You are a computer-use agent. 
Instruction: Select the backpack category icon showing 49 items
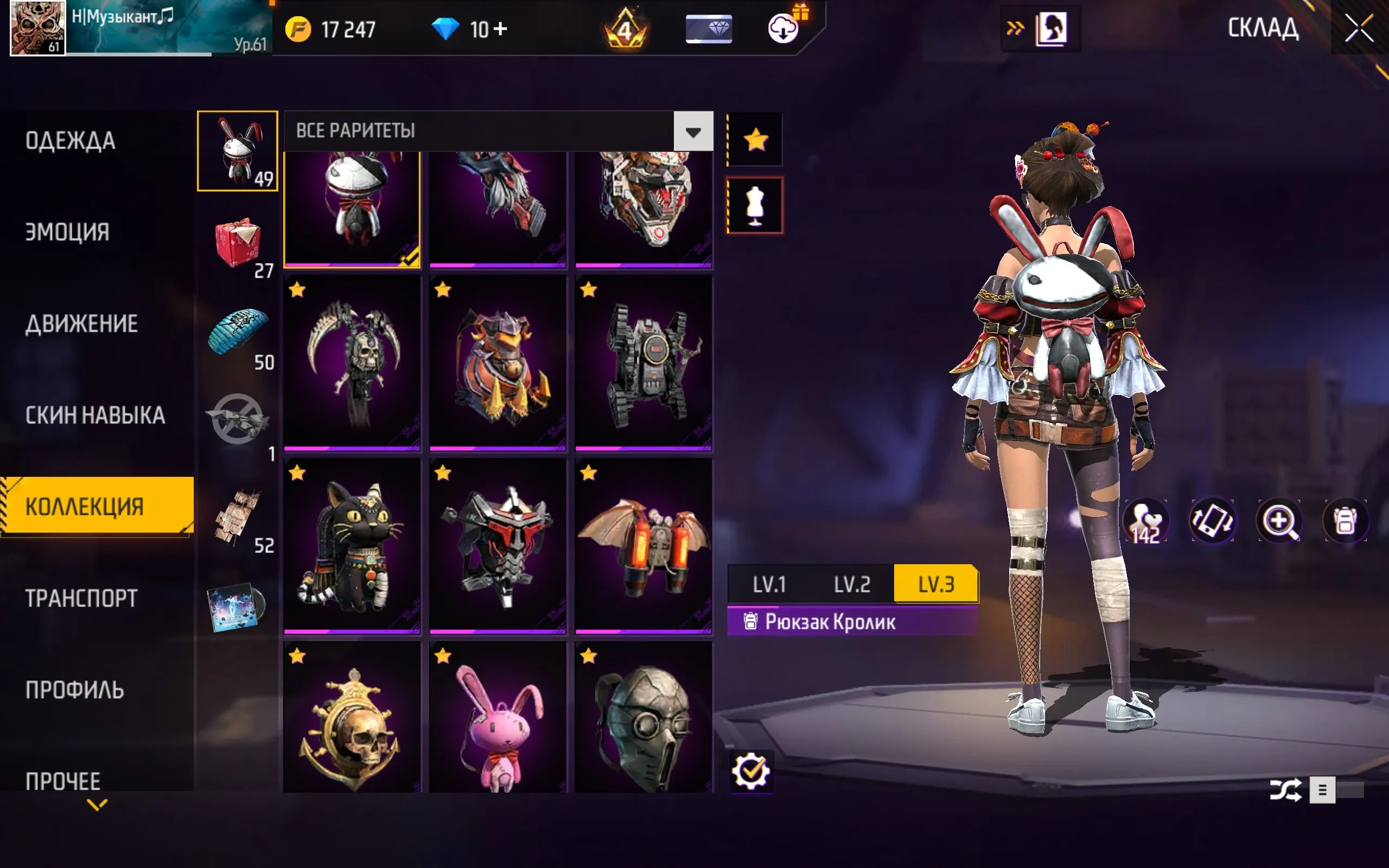(237, 151)
